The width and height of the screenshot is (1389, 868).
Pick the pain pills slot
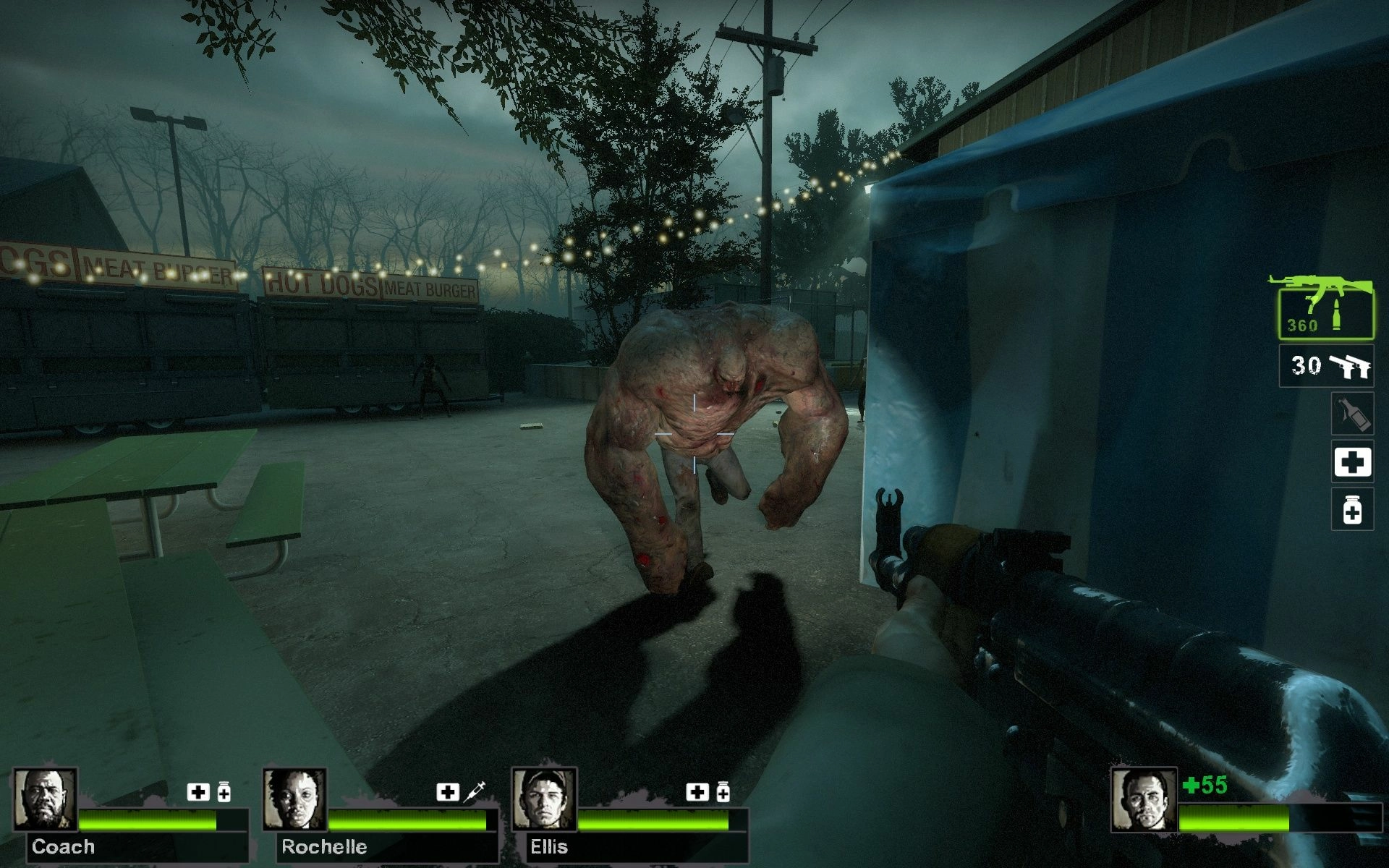tap(1352, 509)
